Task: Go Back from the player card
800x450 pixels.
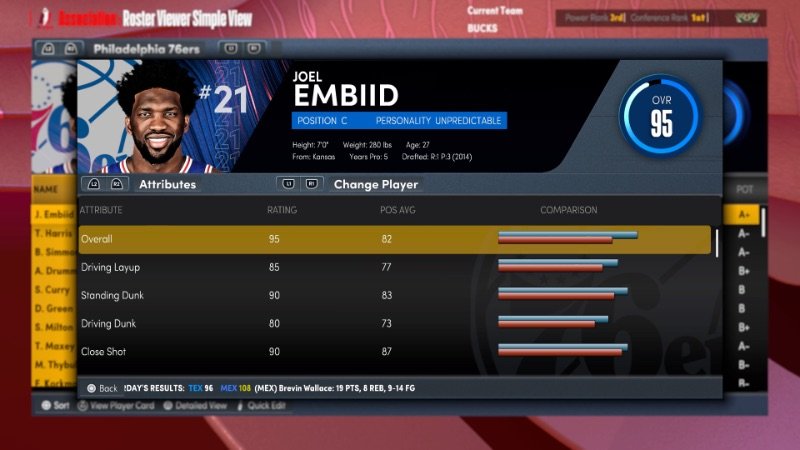Action: (102, 388)
